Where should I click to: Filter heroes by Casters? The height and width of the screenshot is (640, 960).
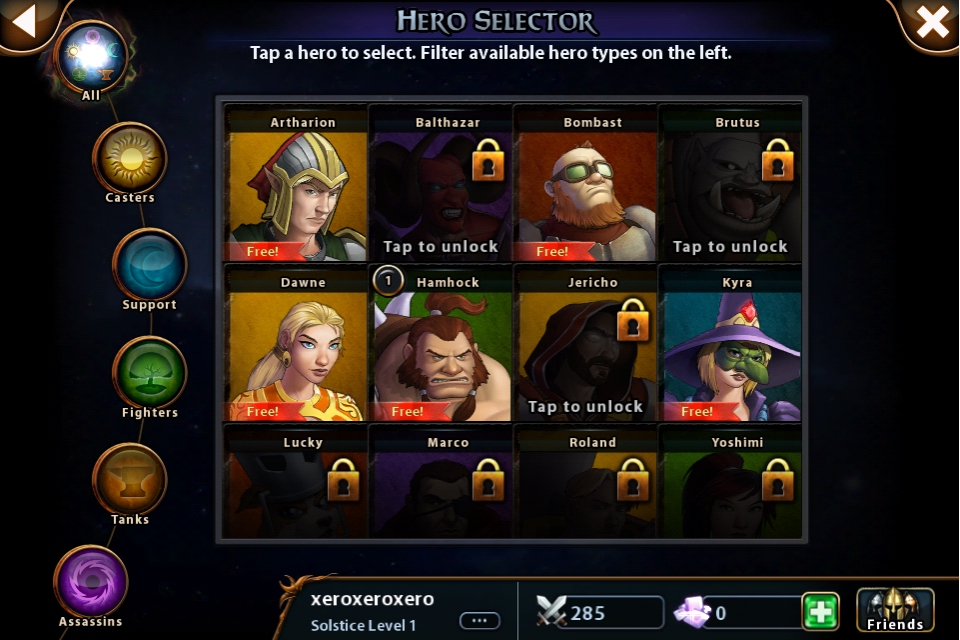130,160
